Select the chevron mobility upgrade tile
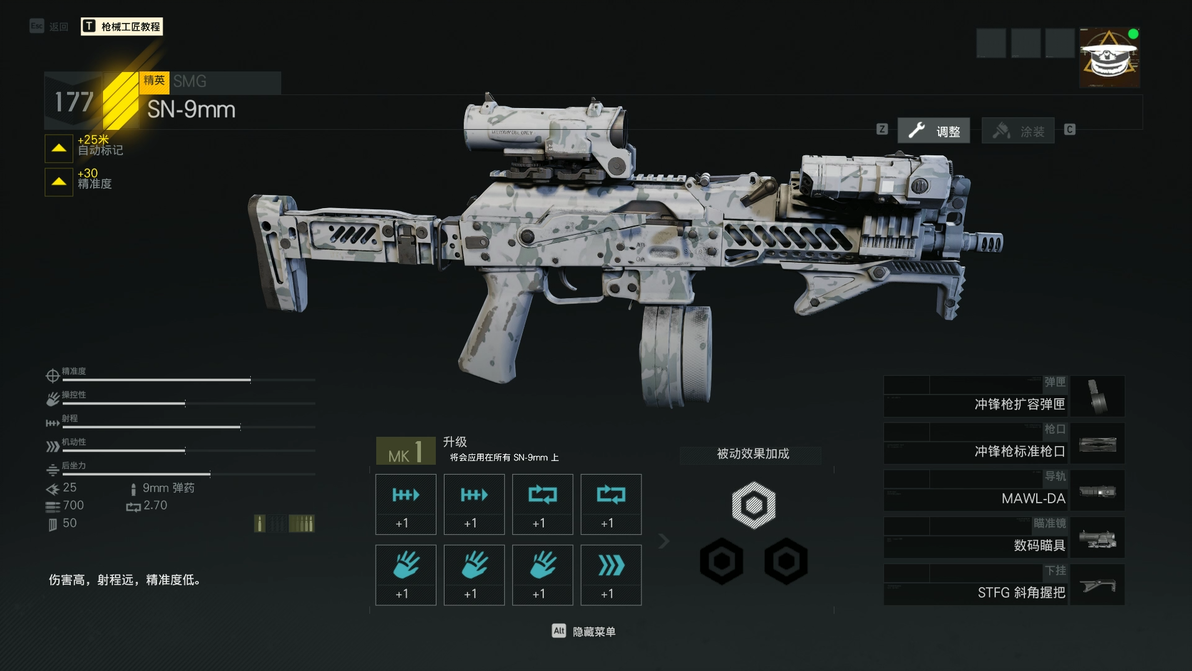Viewport: 1192px width, 671px height. pyautogui.click(x=611, y=575)
